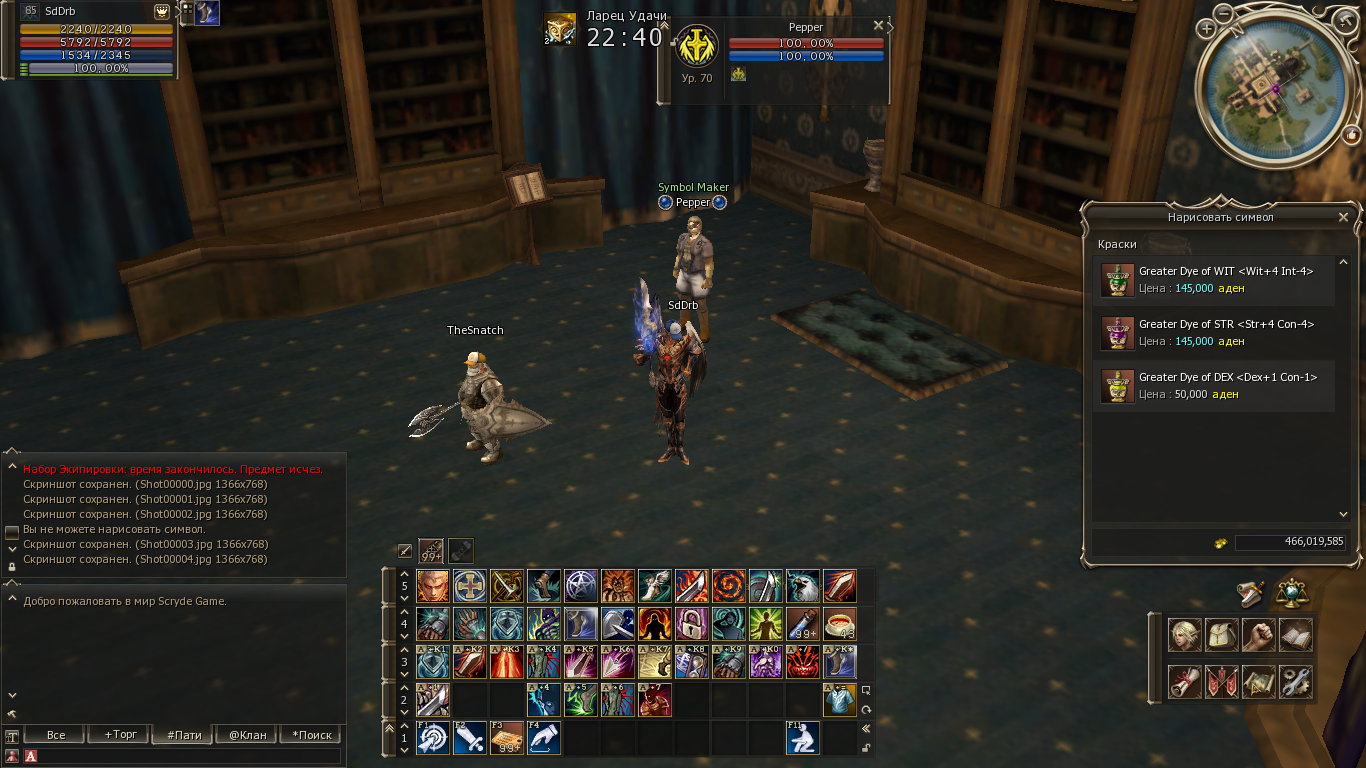Open the inventory bag menu icon
This screenshot has width=1366, height=768.
pyautogui.click(x=1221, y=635)
